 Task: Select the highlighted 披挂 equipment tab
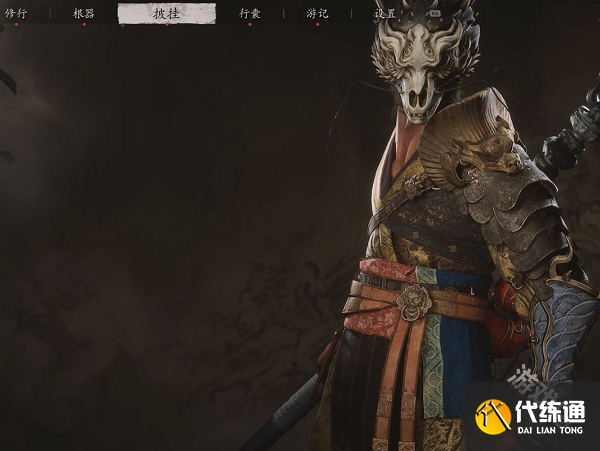(x=166, y=14)
